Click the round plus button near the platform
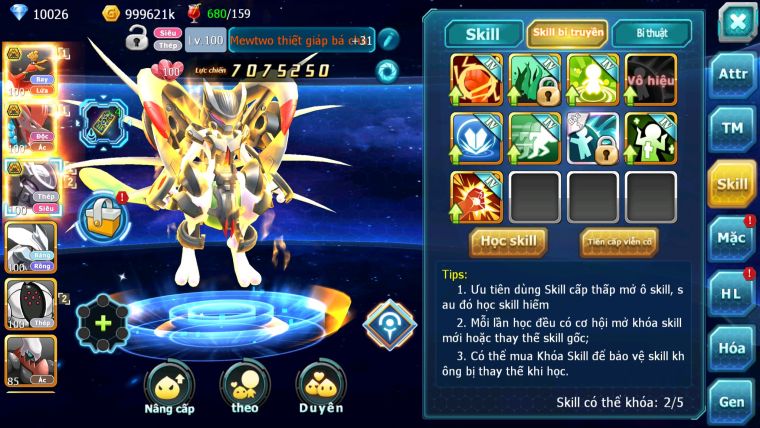760x428 pixels. click(x=102, y=322)
